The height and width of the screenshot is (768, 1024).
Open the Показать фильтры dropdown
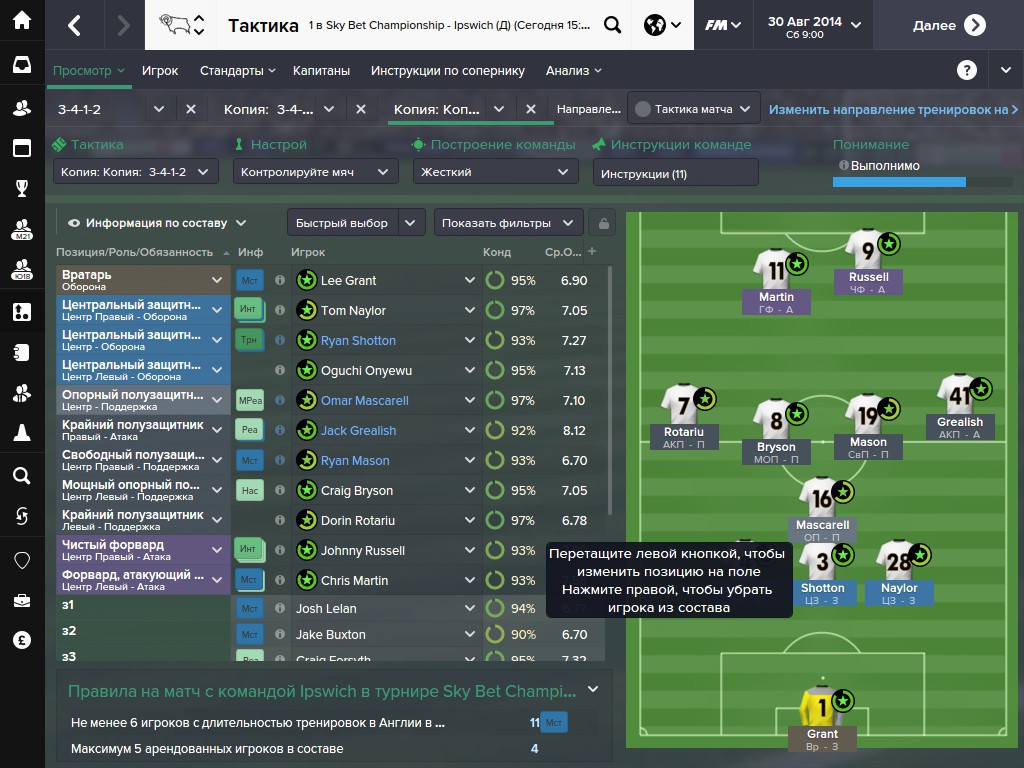pos(507,223)
